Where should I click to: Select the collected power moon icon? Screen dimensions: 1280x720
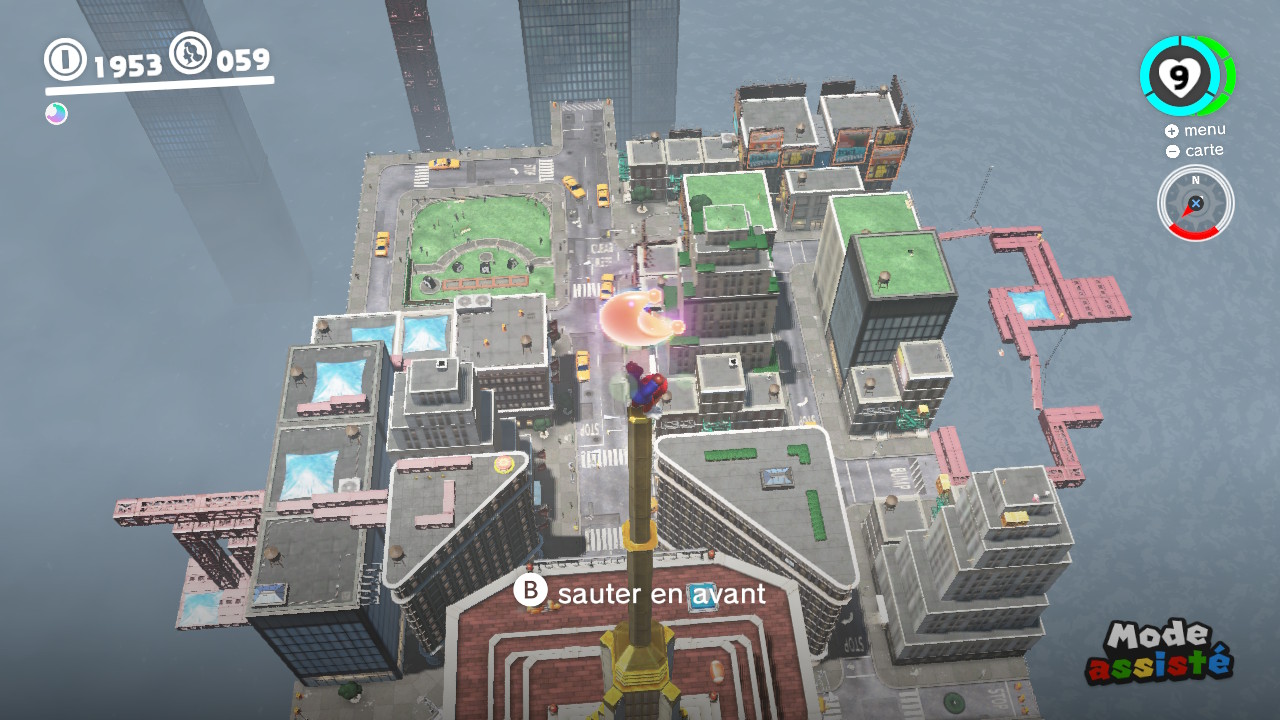click(x=56, y=114)
